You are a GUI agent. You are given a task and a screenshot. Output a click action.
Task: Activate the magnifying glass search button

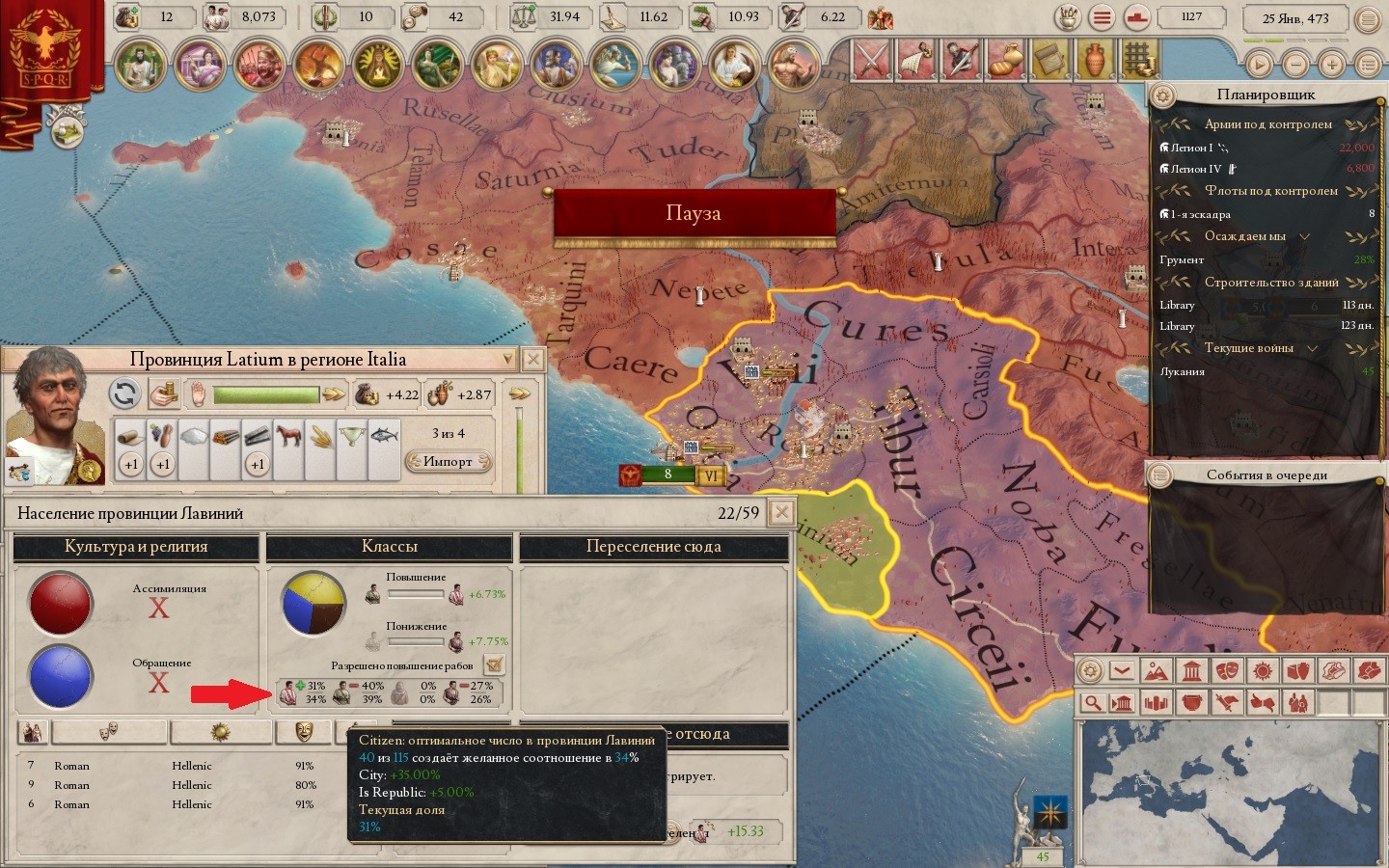click(1091, 702)
